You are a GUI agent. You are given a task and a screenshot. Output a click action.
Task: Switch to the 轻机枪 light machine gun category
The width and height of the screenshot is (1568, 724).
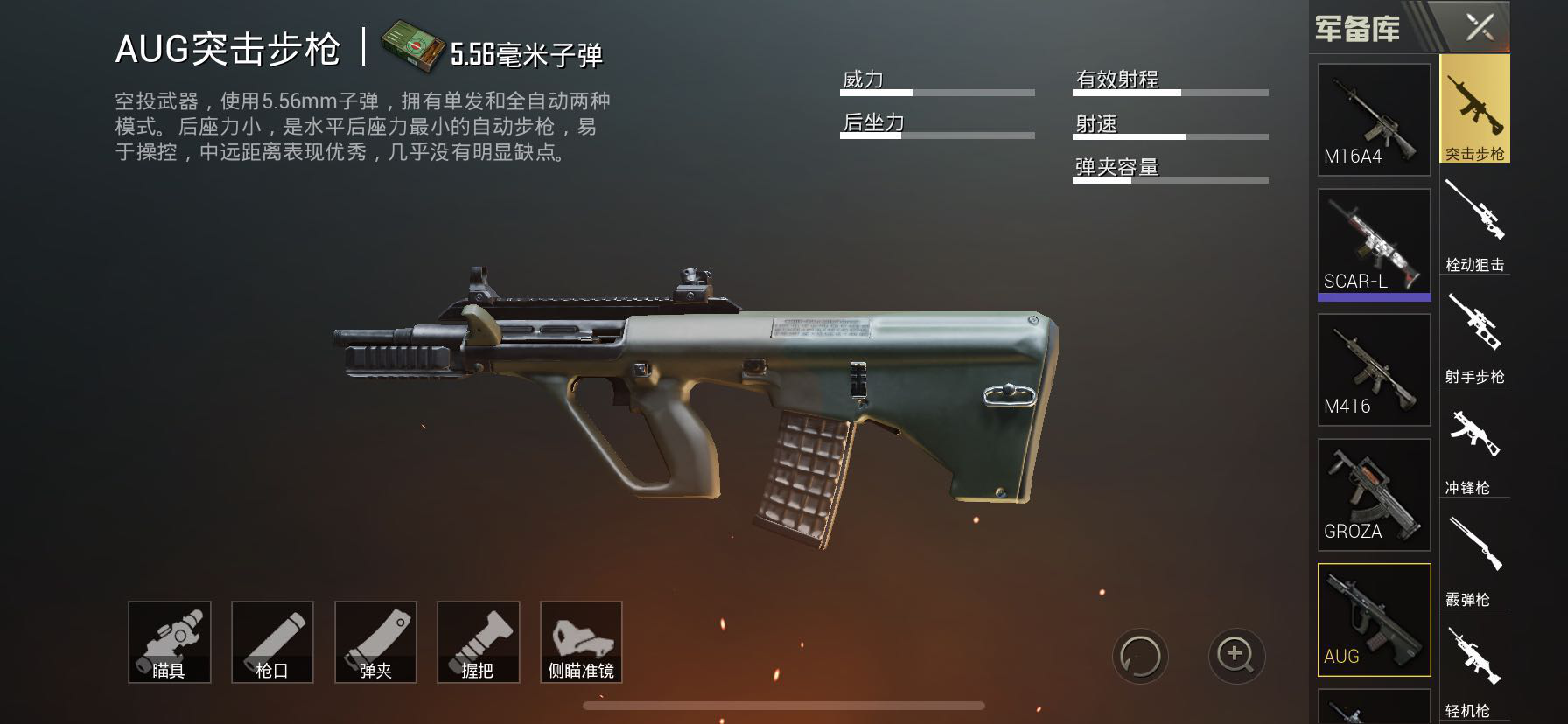pos(1474,669)
